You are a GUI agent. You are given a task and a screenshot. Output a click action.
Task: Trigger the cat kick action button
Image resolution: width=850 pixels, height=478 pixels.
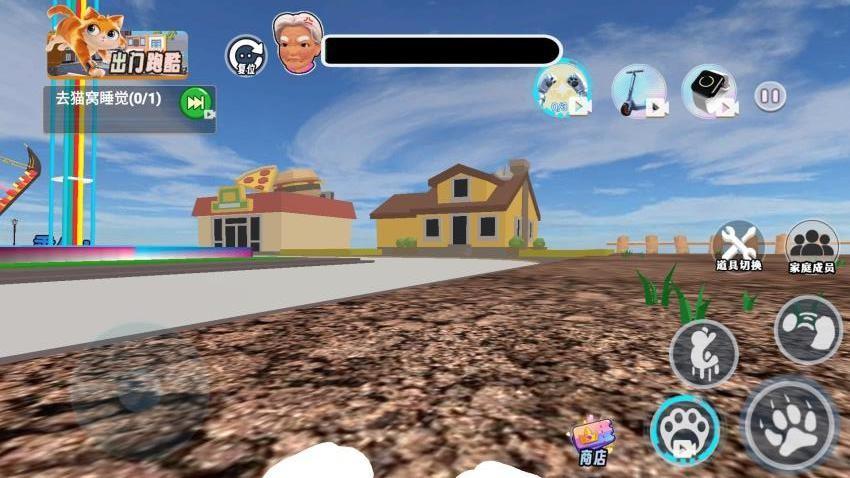(x=808, y=330)
